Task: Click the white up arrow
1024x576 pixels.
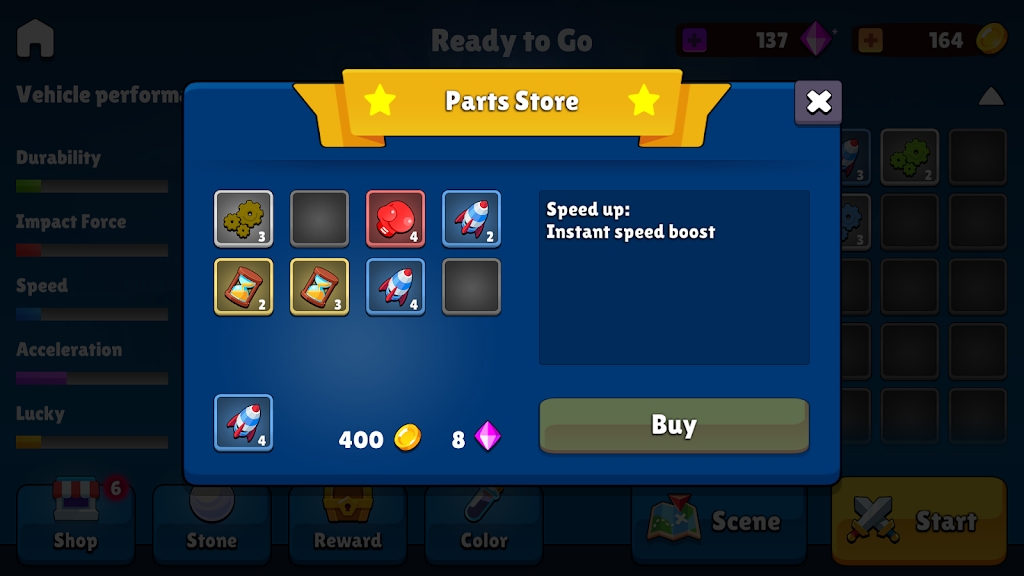Action: [990, 96]
